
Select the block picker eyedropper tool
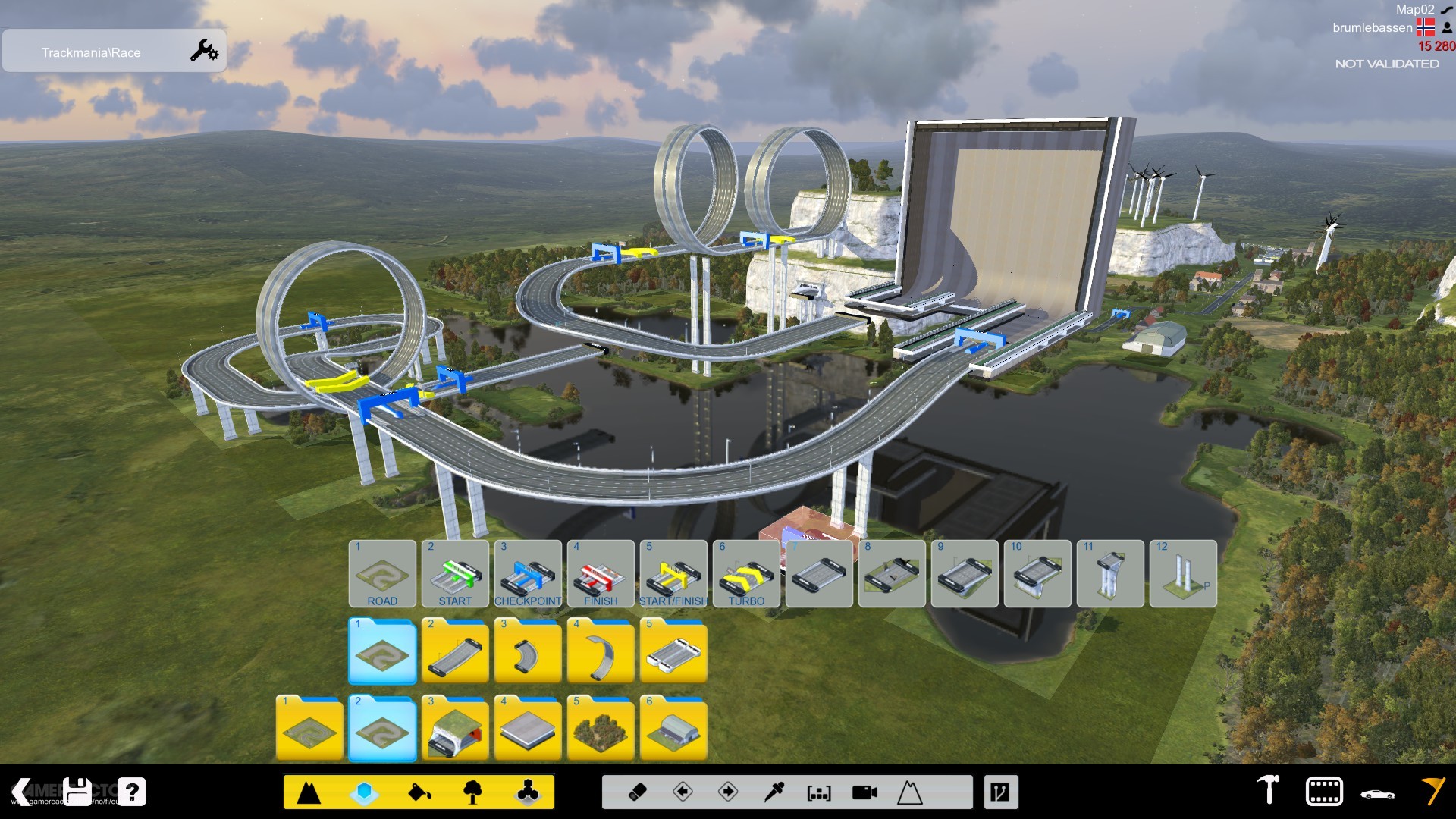[x=772, y=792]
